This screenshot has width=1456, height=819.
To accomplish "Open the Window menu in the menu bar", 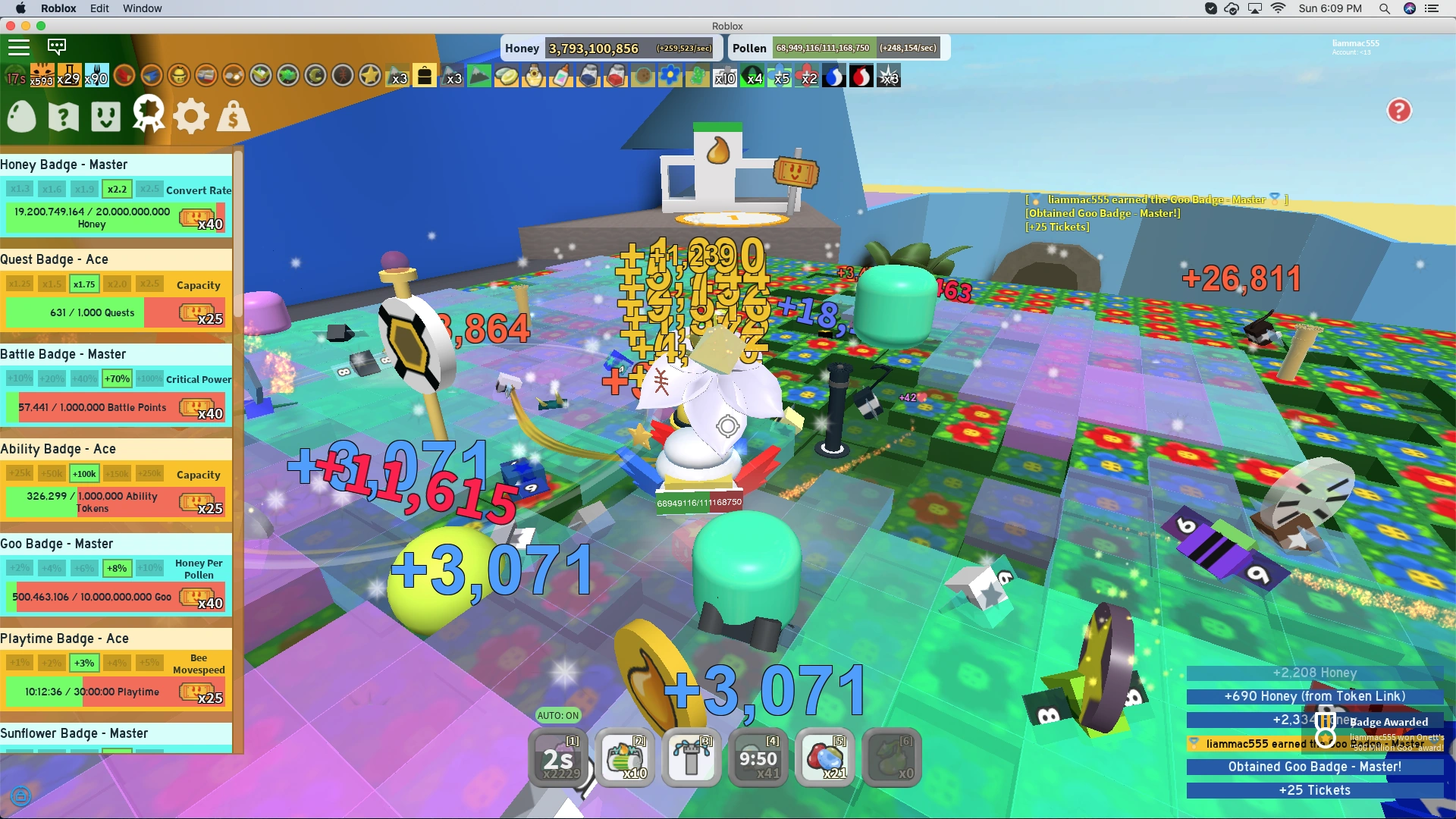I will (142, 8).
